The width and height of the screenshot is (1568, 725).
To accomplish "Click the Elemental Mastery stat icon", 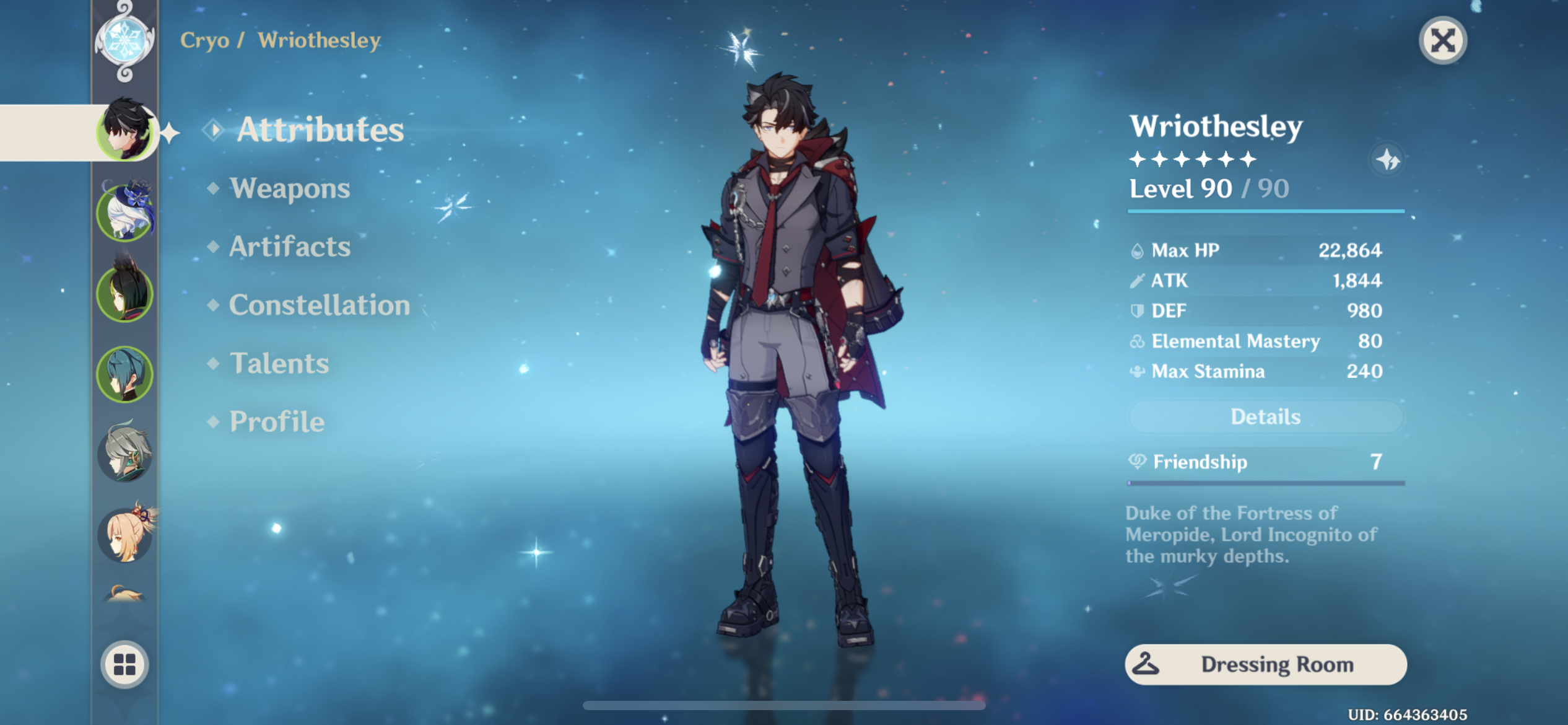I will tap(1137, 341).
